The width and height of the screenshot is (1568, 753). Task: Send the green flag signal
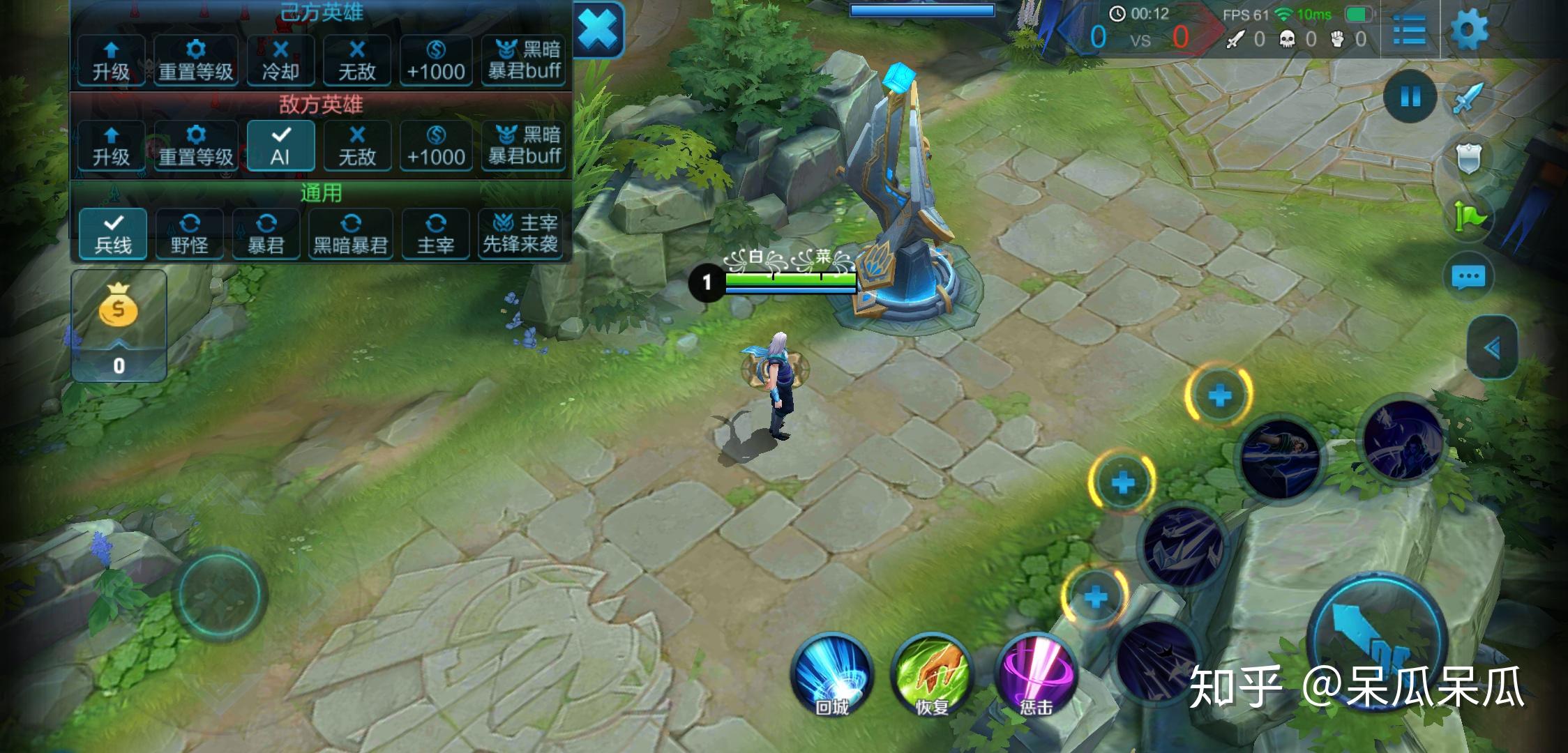pyautogui.click(x=1468, y=218)
